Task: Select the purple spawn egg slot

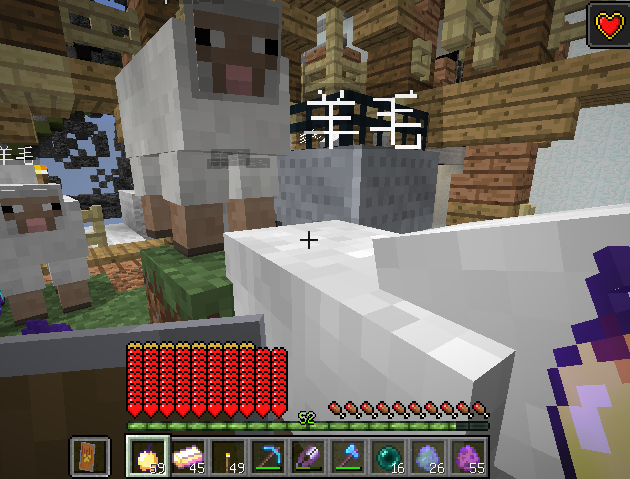Action: (469, 456)
